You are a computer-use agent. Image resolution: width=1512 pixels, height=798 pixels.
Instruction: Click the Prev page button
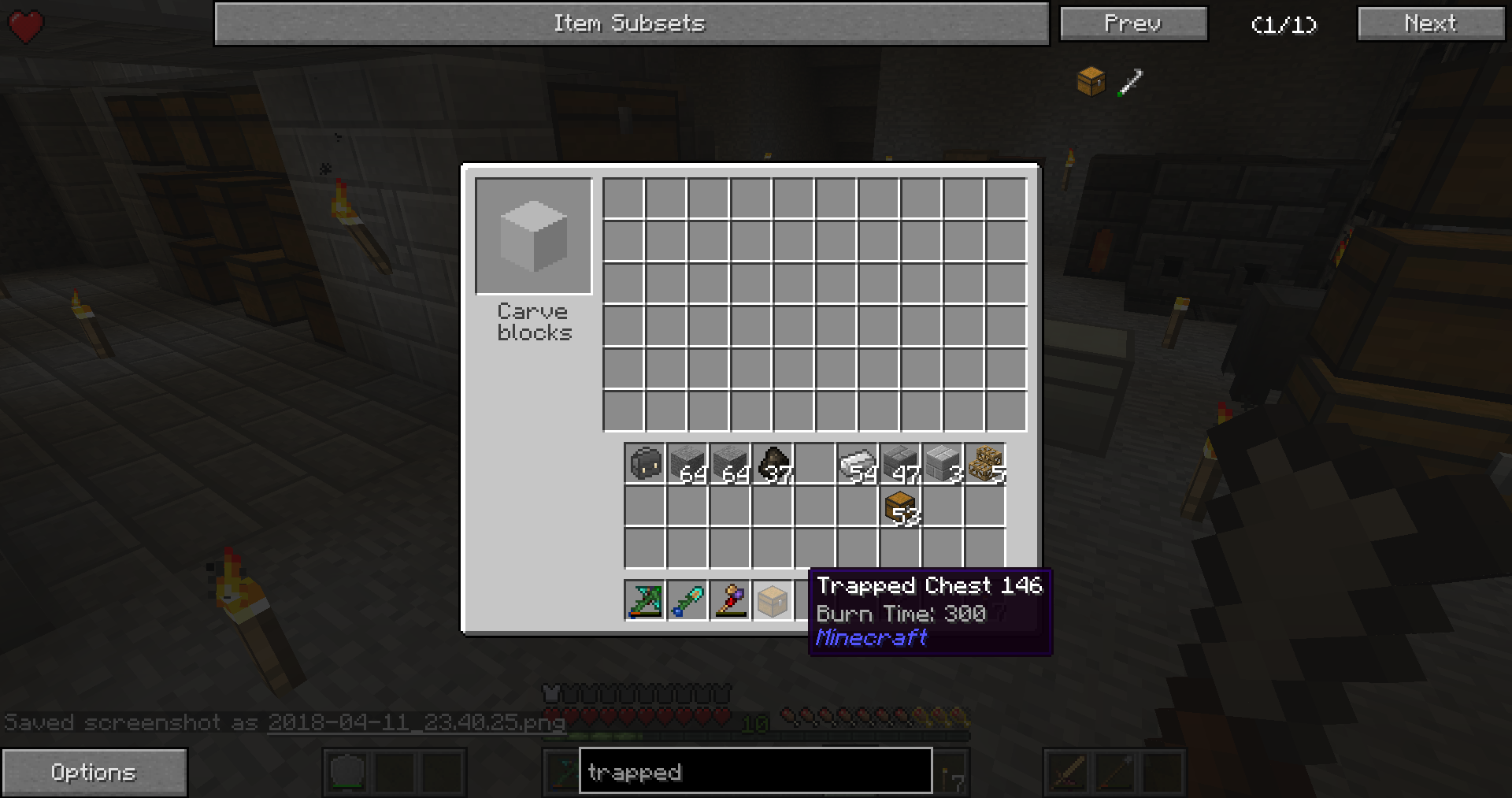pos(1132,23)
